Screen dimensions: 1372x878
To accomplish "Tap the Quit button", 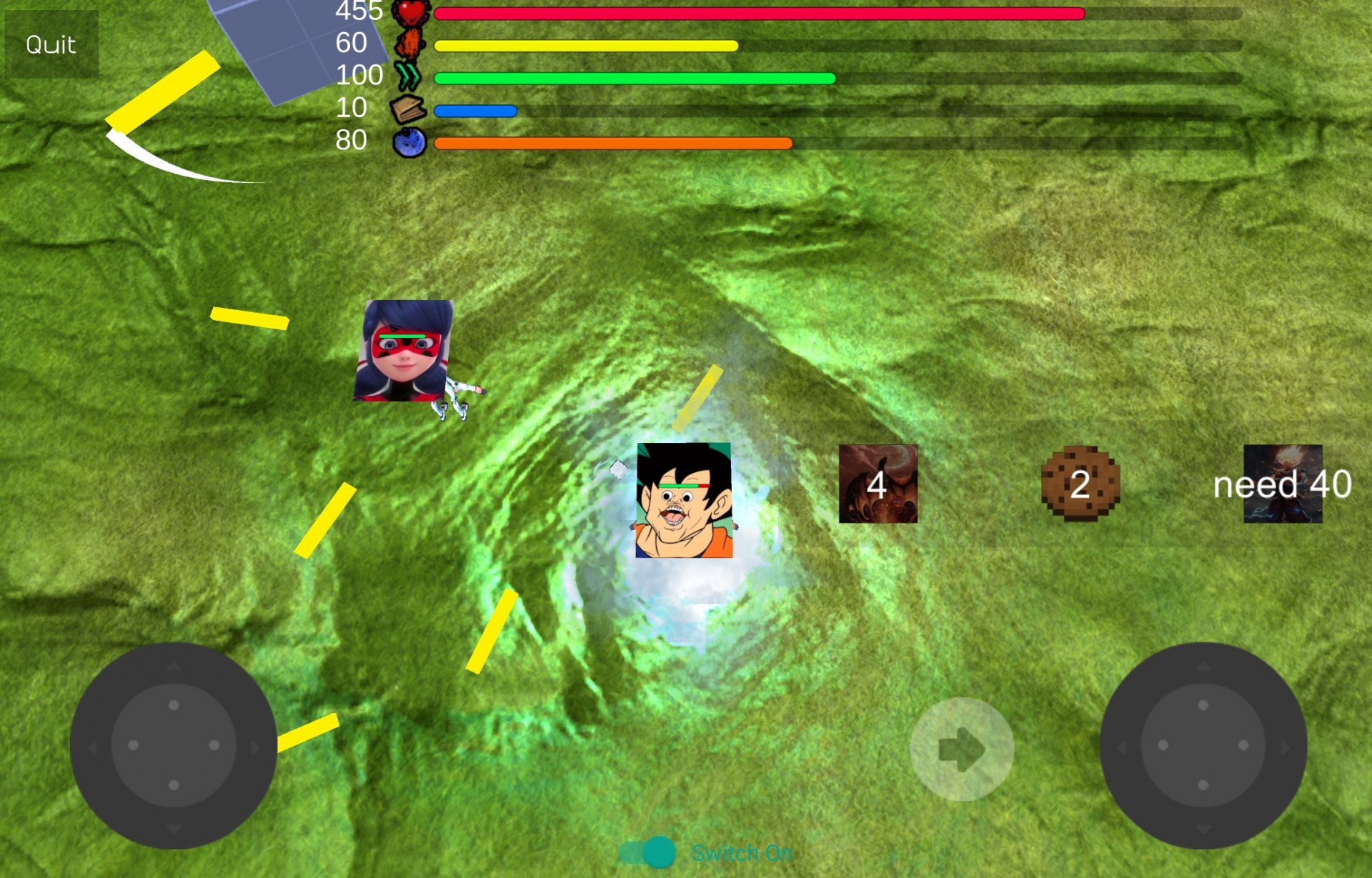I will tap(50, 44).
